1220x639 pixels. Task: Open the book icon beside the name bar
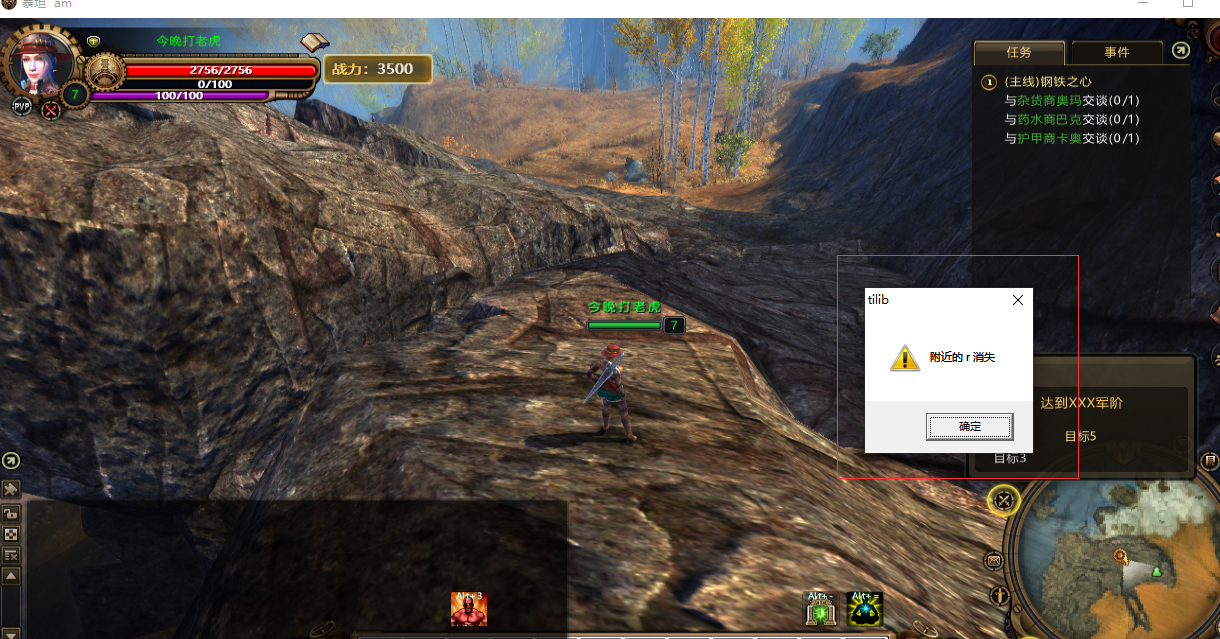315,42
